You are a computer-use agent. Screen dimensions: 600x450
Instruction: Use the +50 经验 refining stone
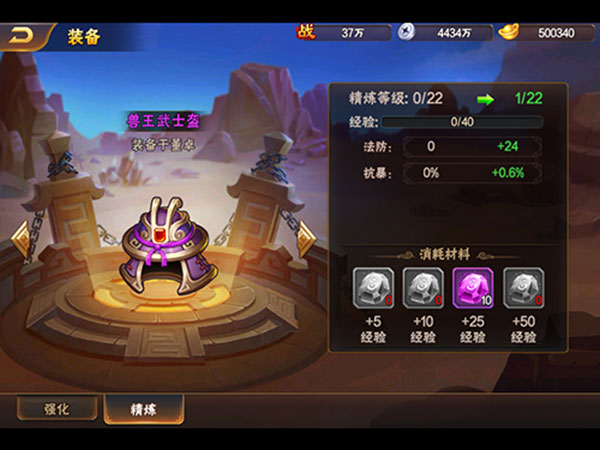[x=522, y=288]
